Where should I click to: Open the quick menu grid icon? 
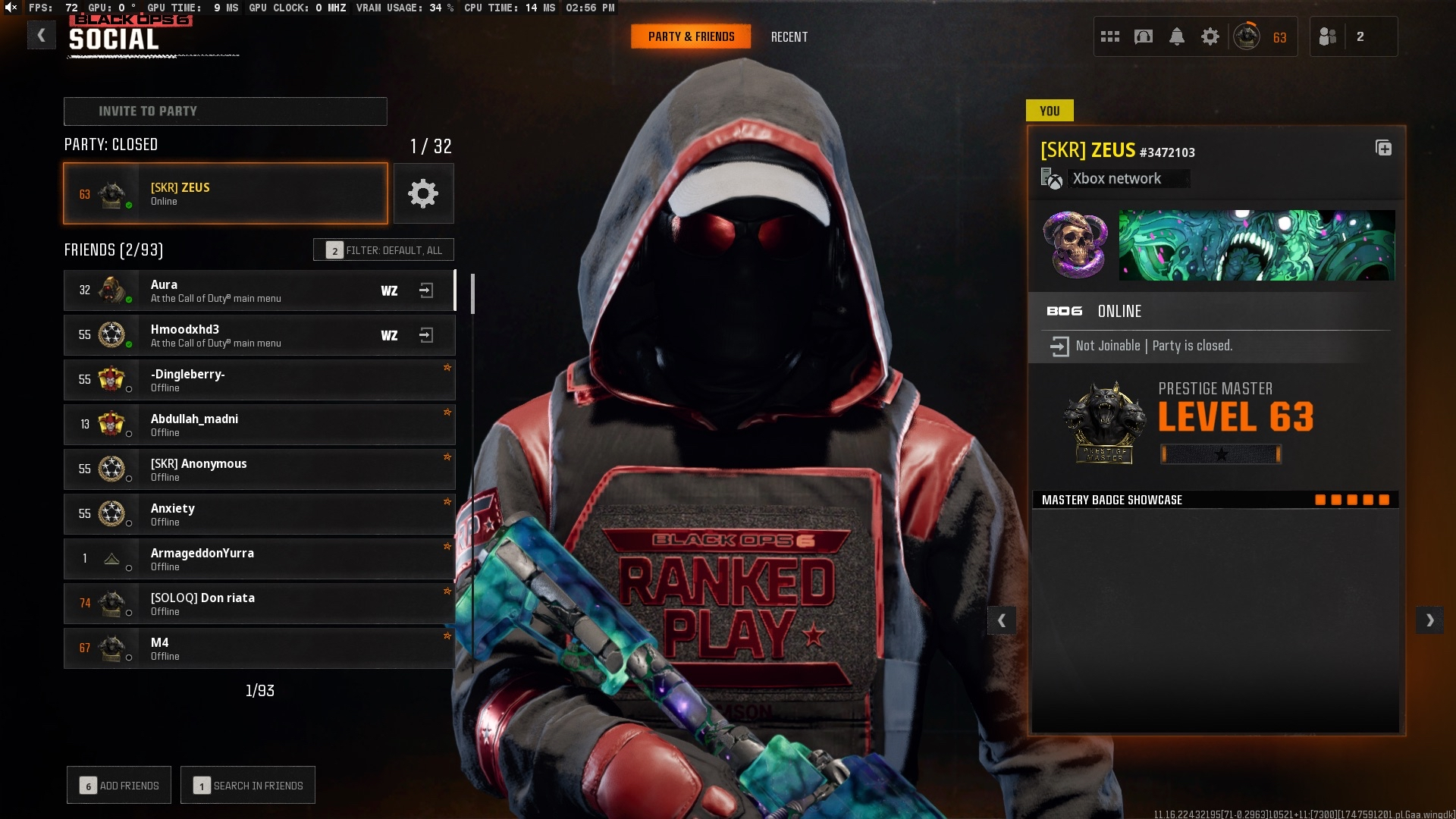coord(1109,36)
